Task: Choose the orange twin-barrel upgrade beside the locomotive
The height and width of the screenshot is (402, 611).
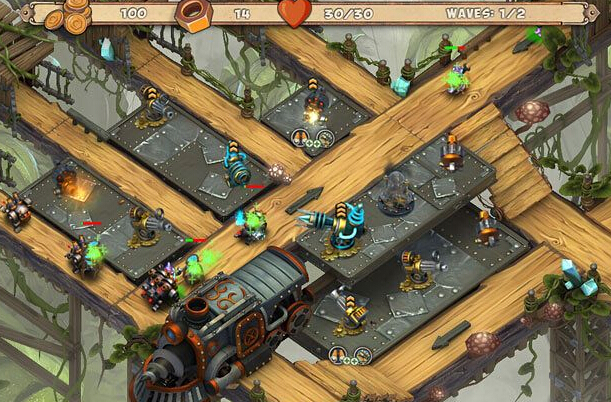Action: tap(339, 354)
